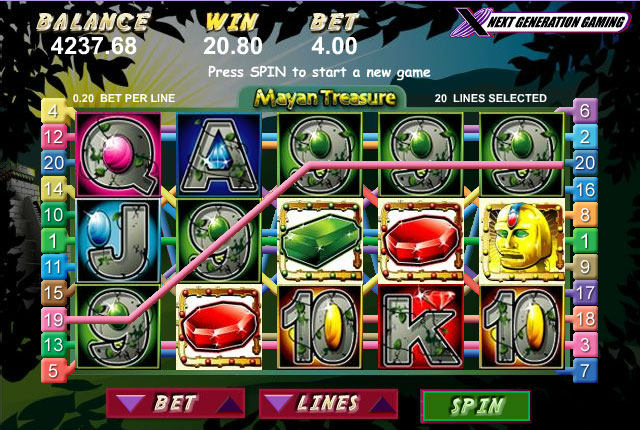Select payline marker 17
This screenshot has width=640, height=430.
coord(584,293)
